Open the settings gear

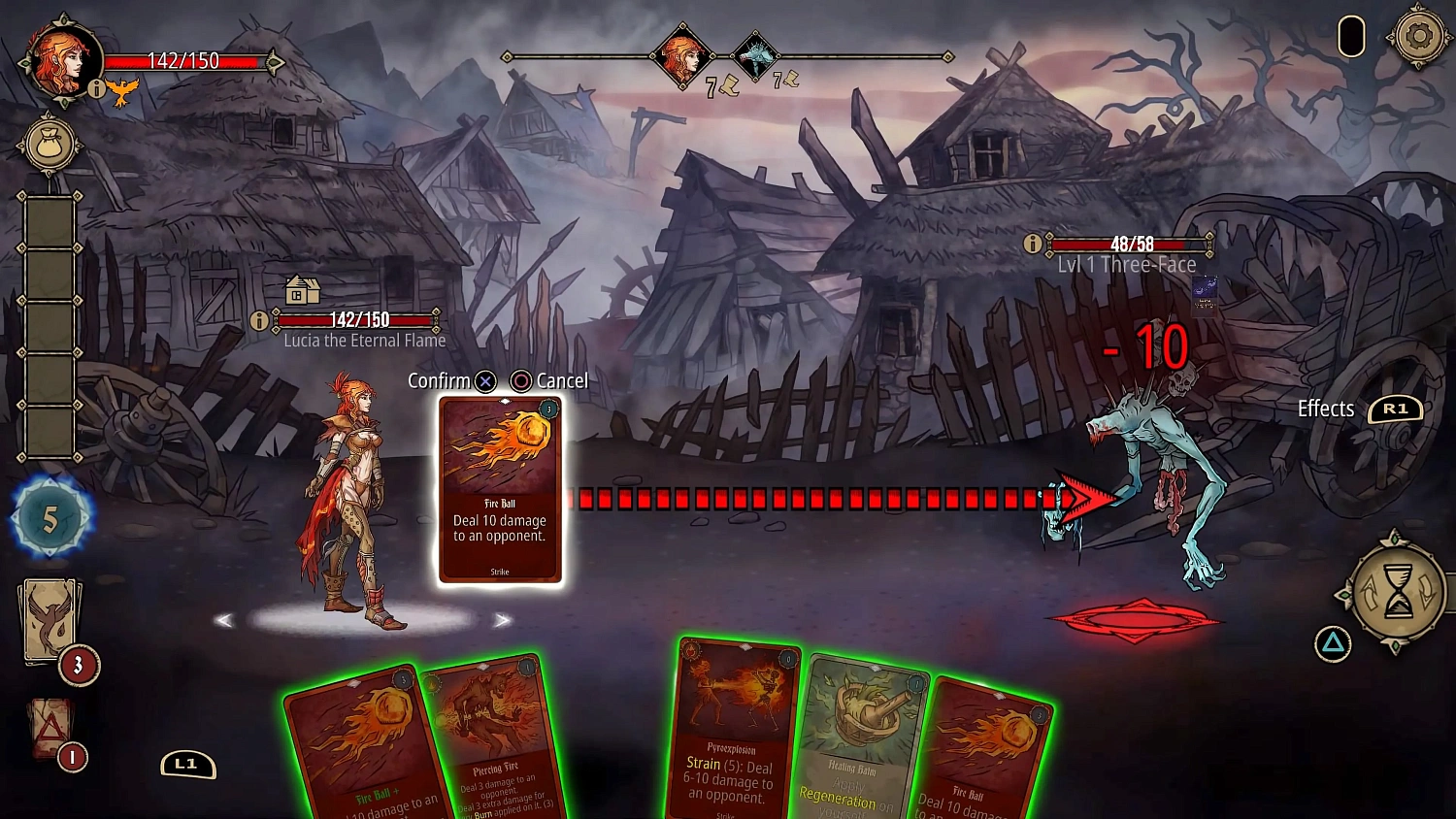coord(1419,36)
